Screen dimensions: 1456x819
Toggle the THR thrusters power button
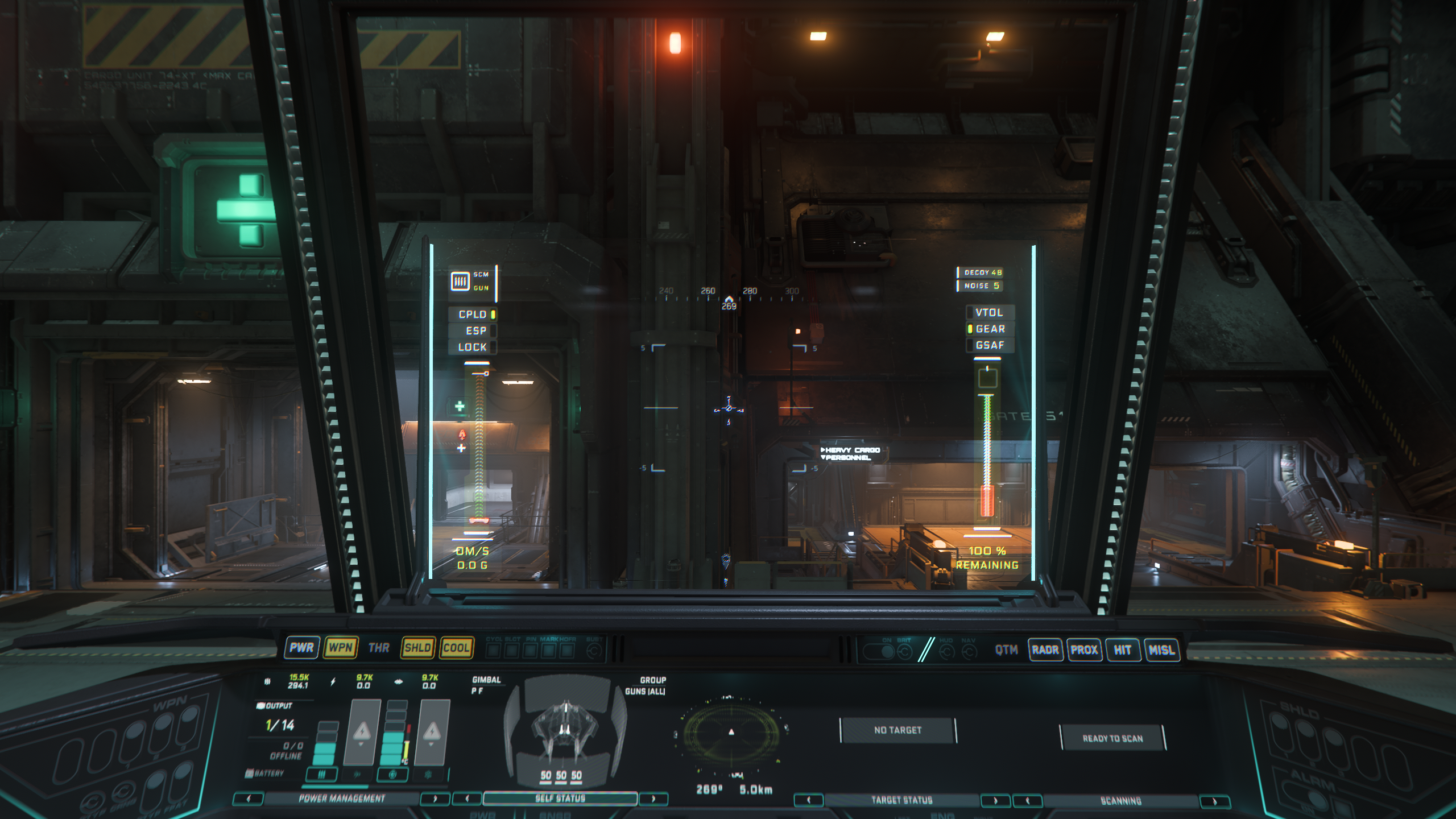pyautogui.click(x=379, y=648)
